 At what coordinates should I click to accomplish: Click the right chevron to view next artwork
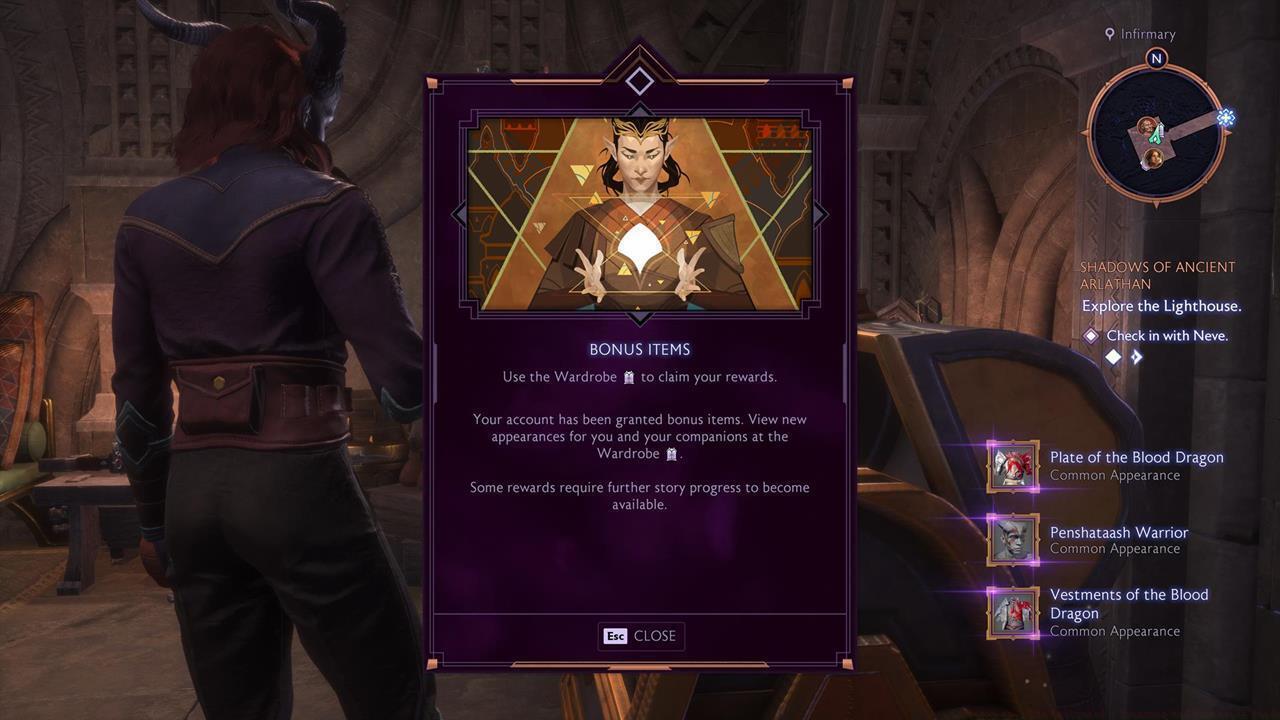pos(820,214)
